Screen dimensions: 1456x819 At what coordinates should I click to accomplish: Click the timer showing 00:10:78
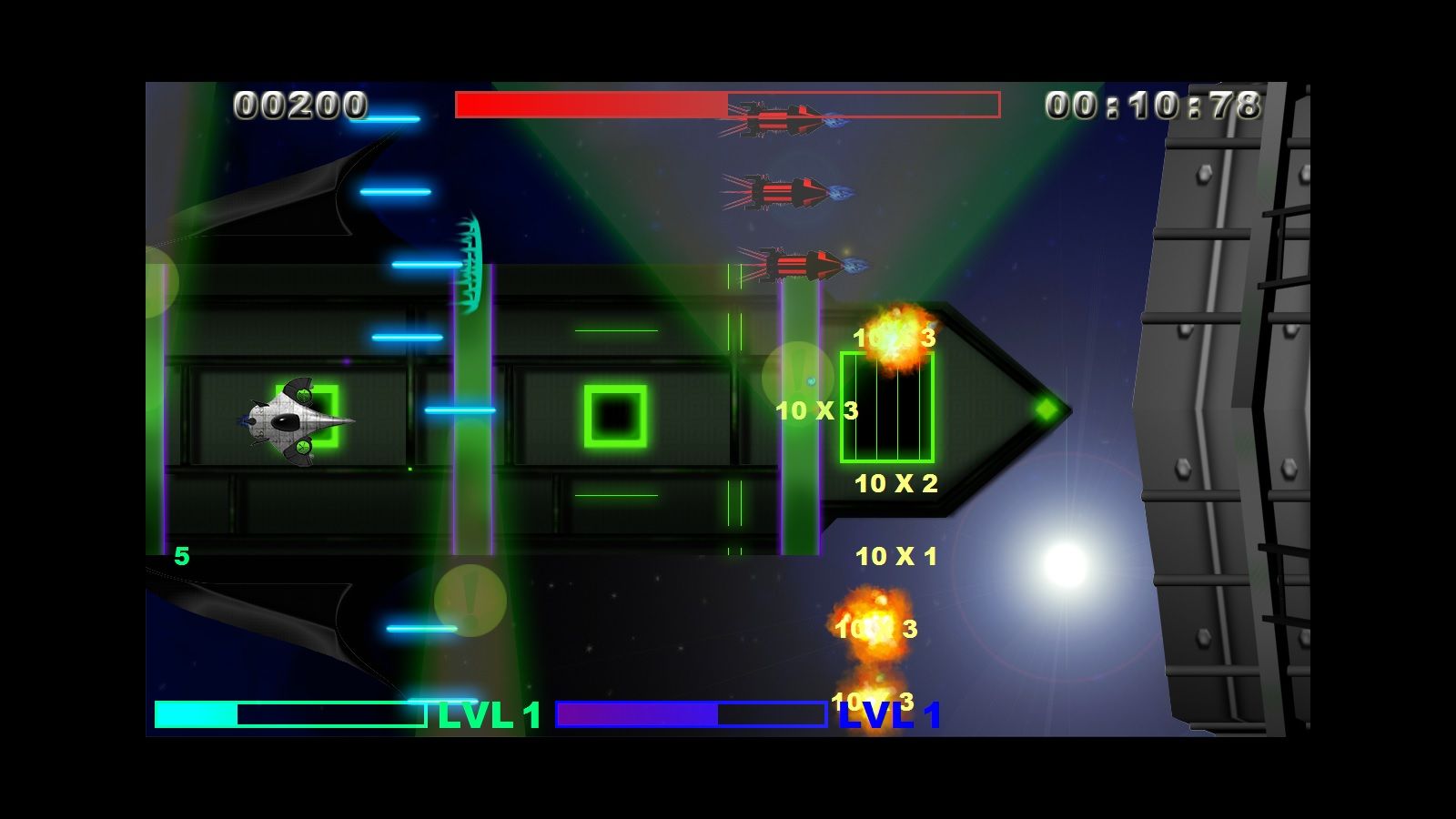pos(1152,105)
